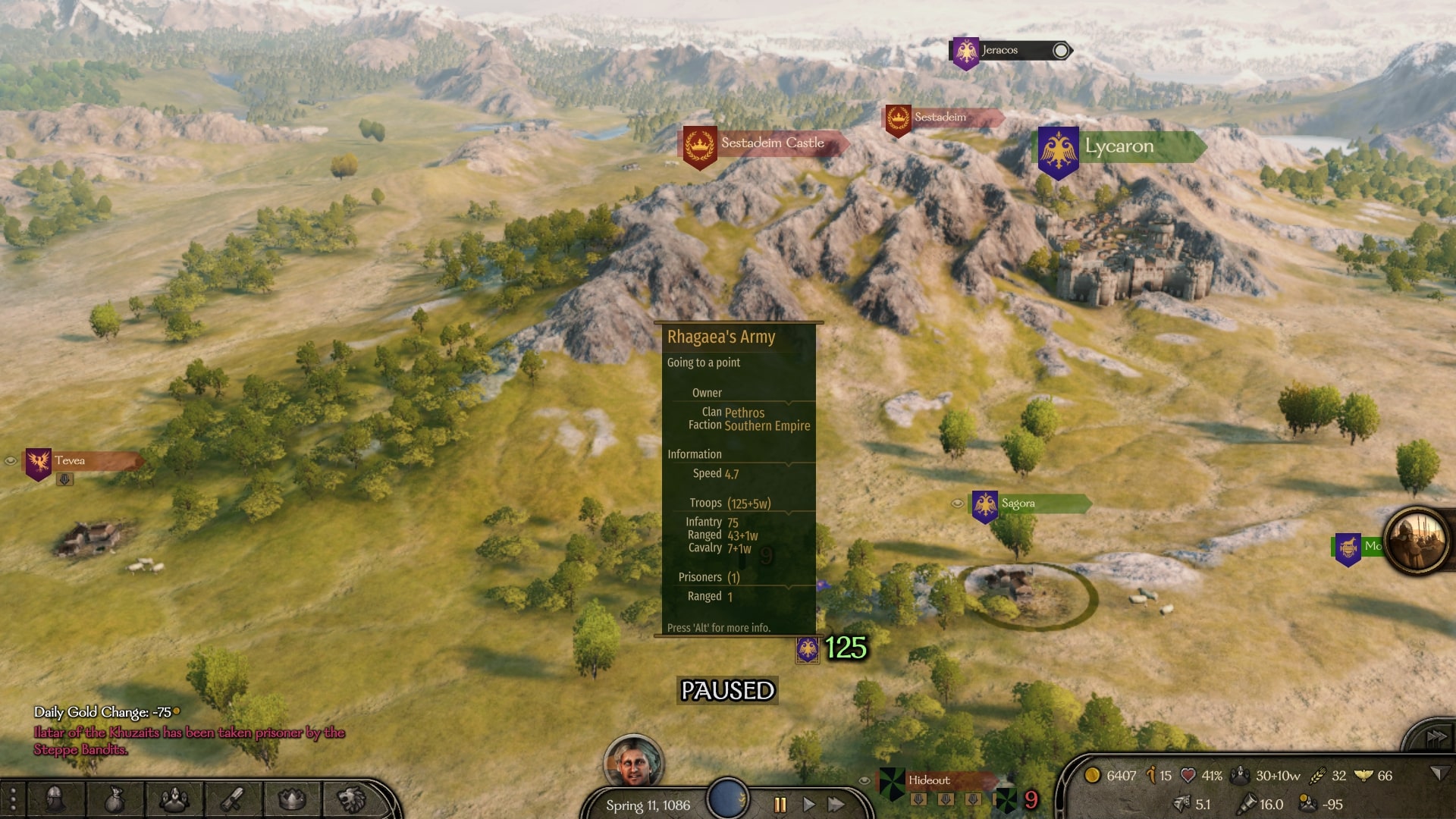The height and width of the screenshot is (819, 1456).
Task: Expand the info bar with the triangle arrow
Action: point(1436,773)
